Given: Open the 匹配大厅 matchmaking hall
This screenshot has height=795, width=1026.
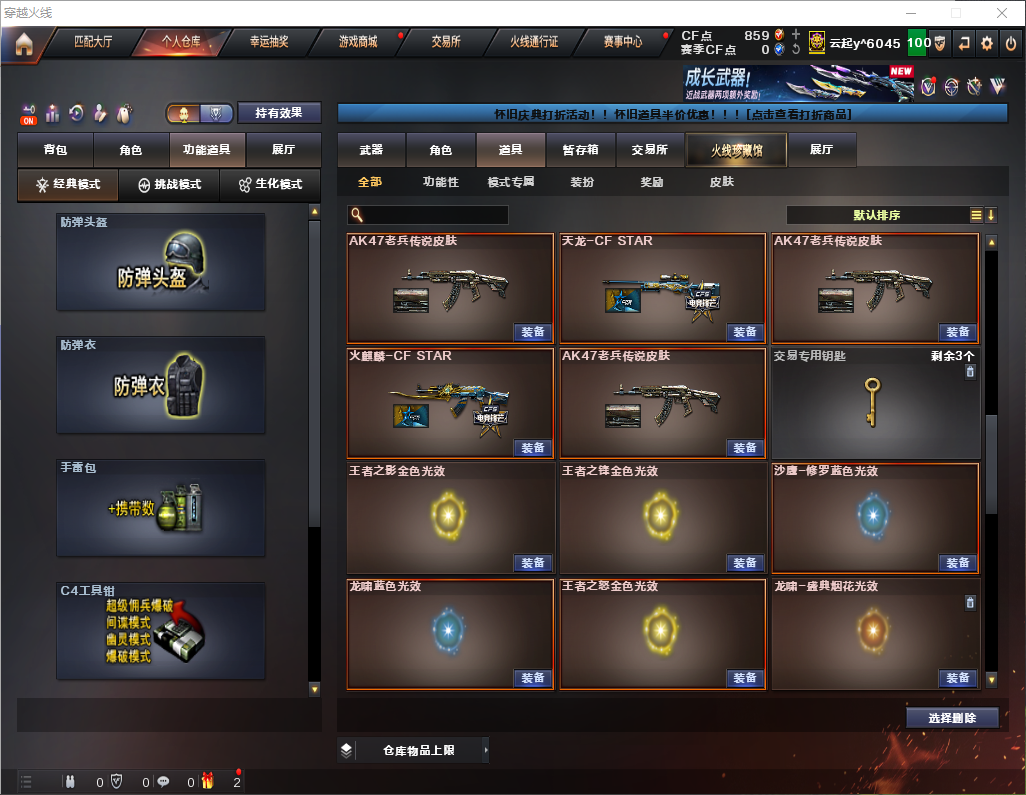Looking at the screenshot, I should pyautogui.click(x=94, y=43).
